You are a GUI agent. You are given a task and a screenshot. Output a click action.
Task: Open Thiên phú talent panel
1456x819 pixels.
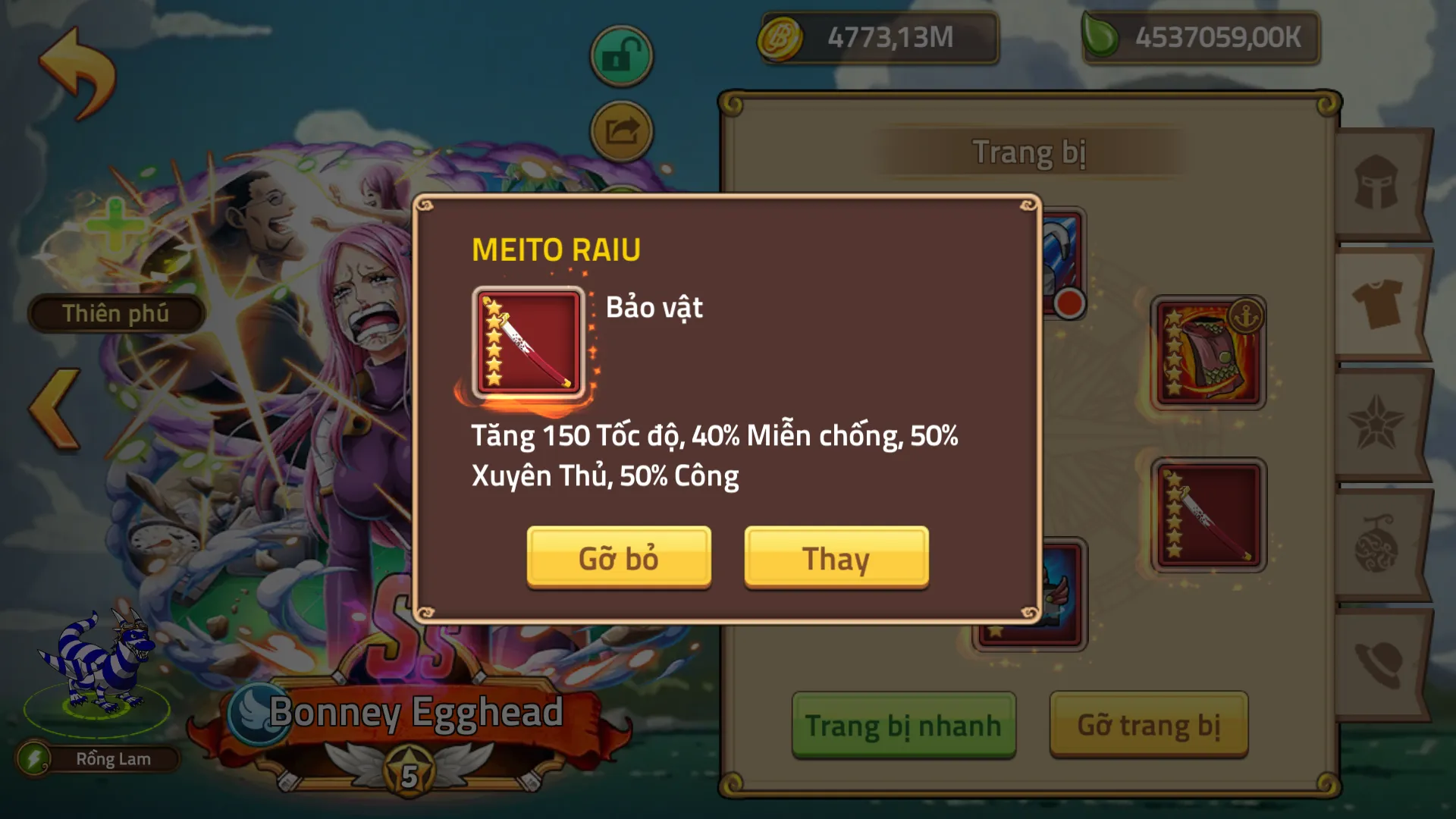point(115,313)
